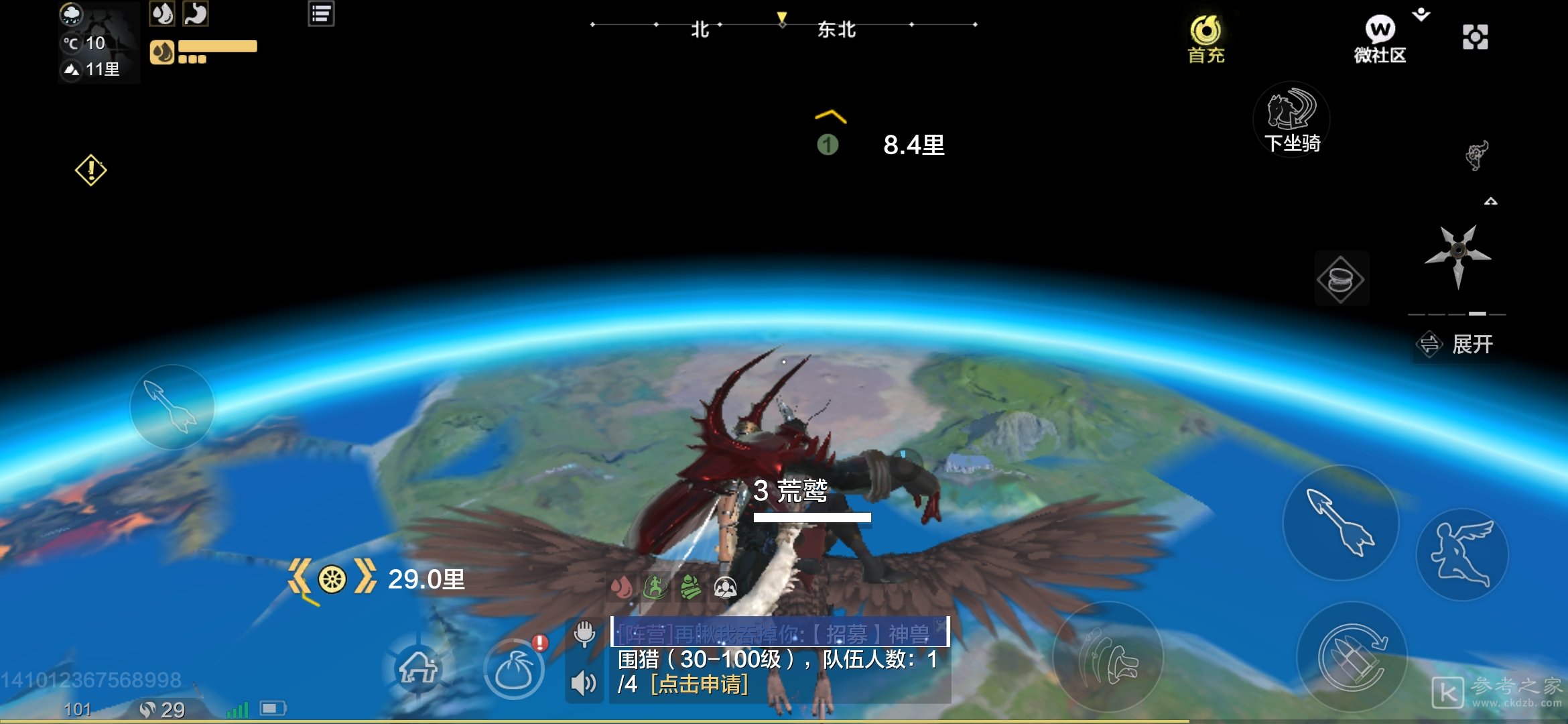Viewport: 1568px width, 724px height.
Task: Select the shuriken weapon icon
Action: (1458, 255)
